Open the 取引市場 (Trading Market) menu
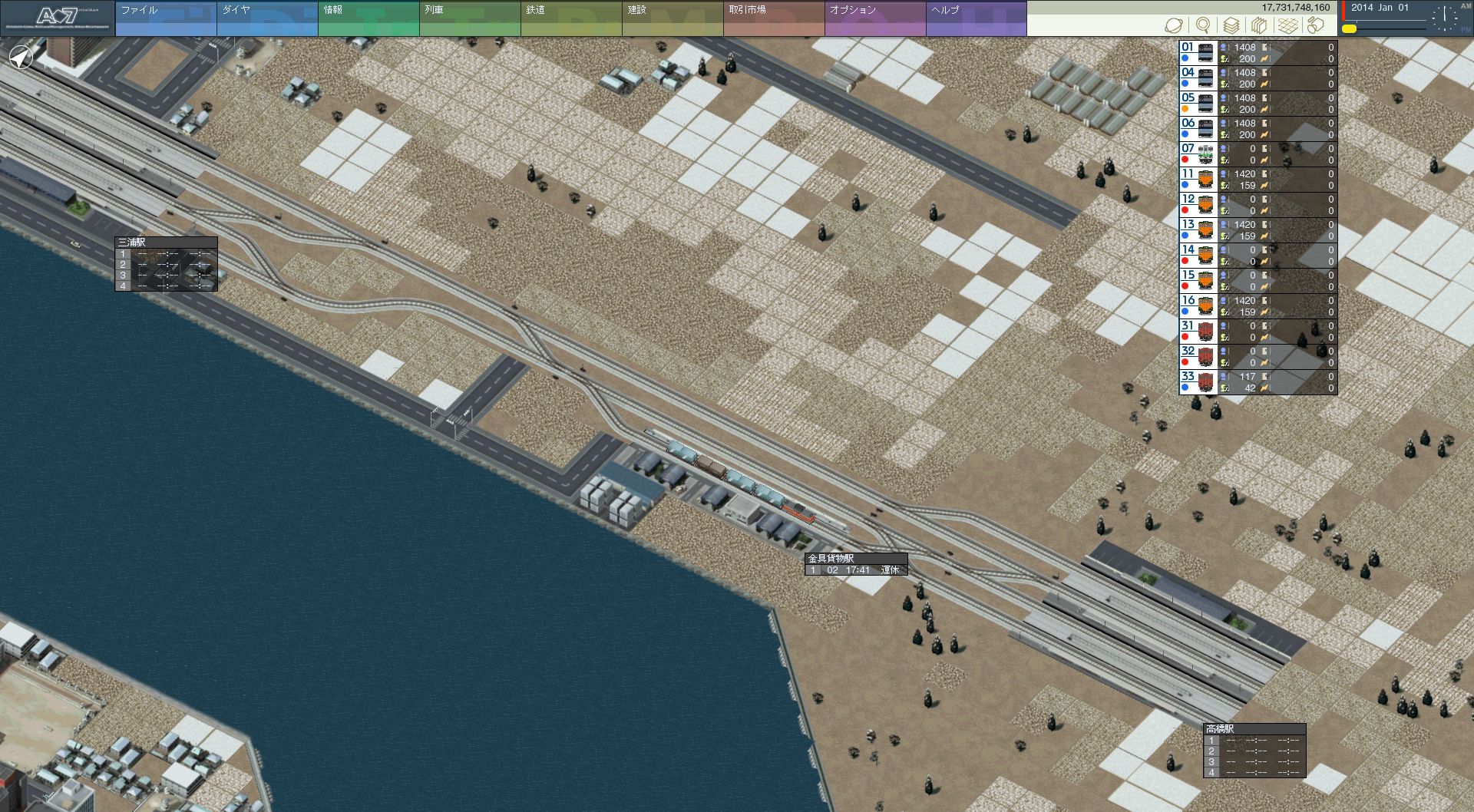 [x=773, y=18]
